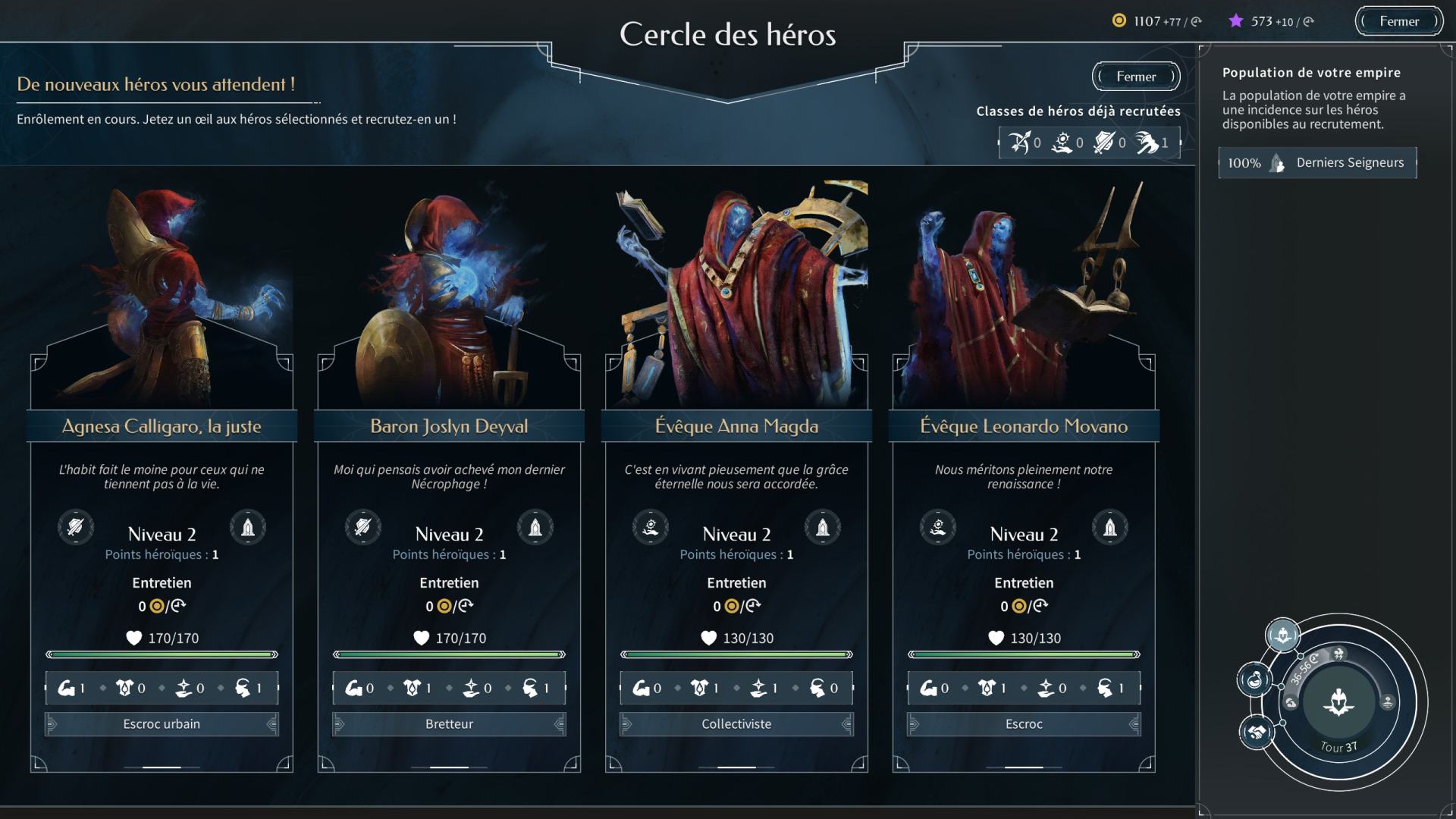This screenshot has width=1456, height=819.
Task: Open the handshake diplomacy notification
Action: (x=1256, y=733)
